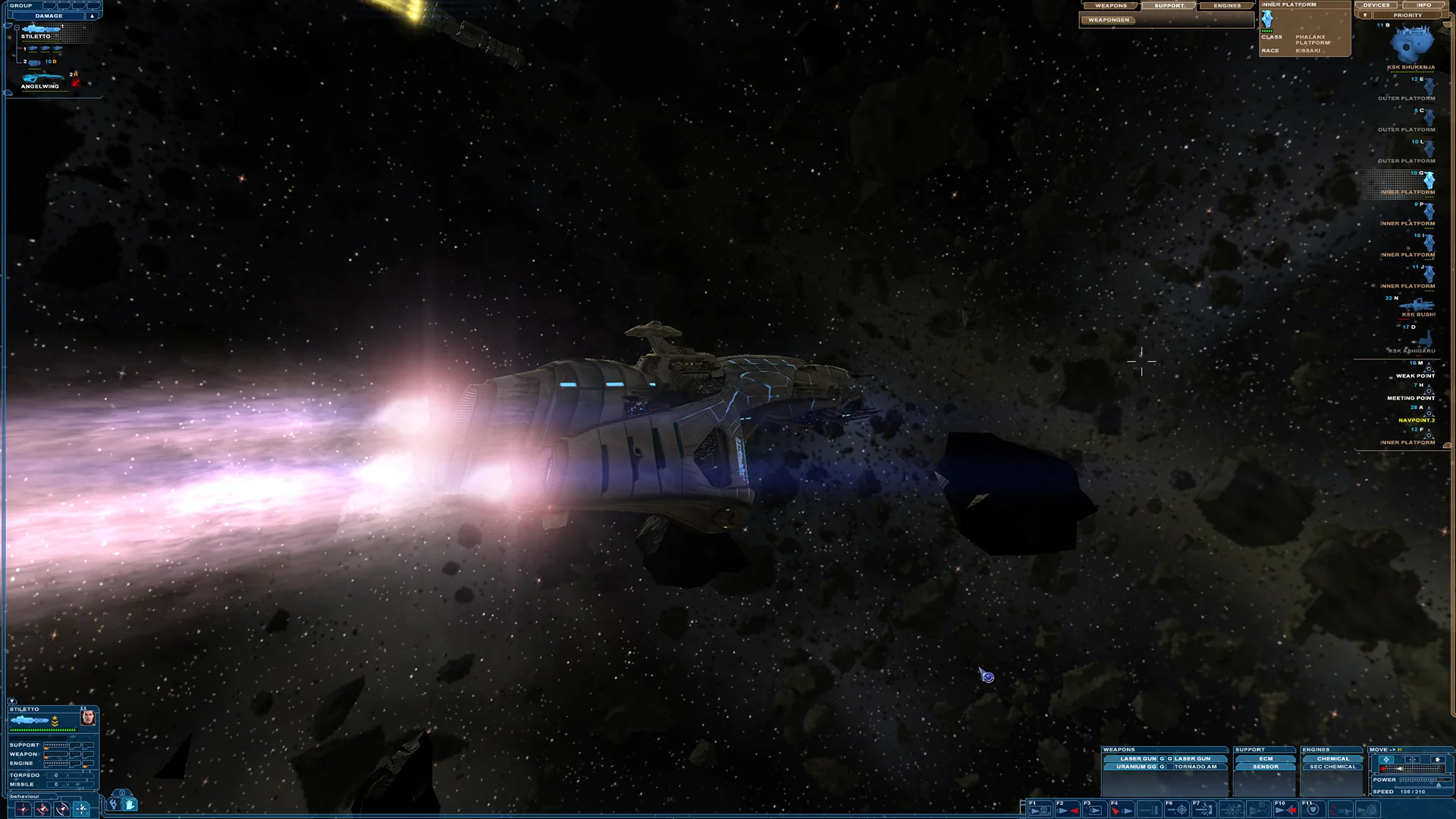Select the wrench repair icon
Viewport: 1456px width, 819px height.
coord(113,807)
